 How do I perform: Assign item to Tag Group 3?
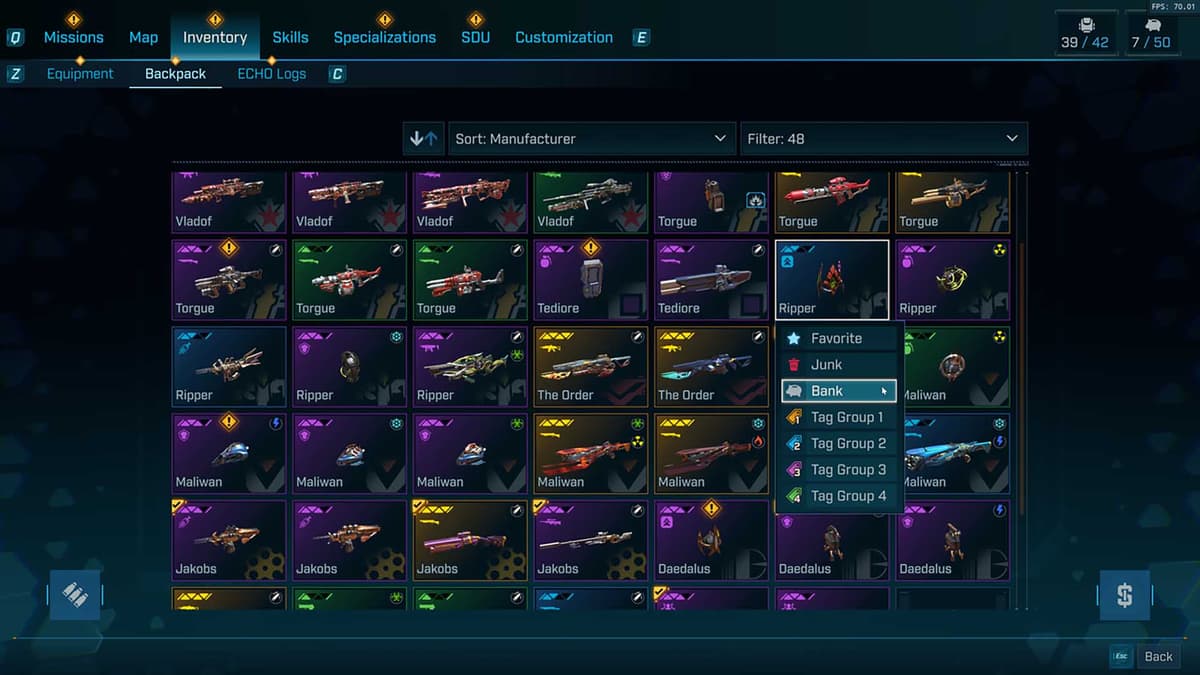848,469
